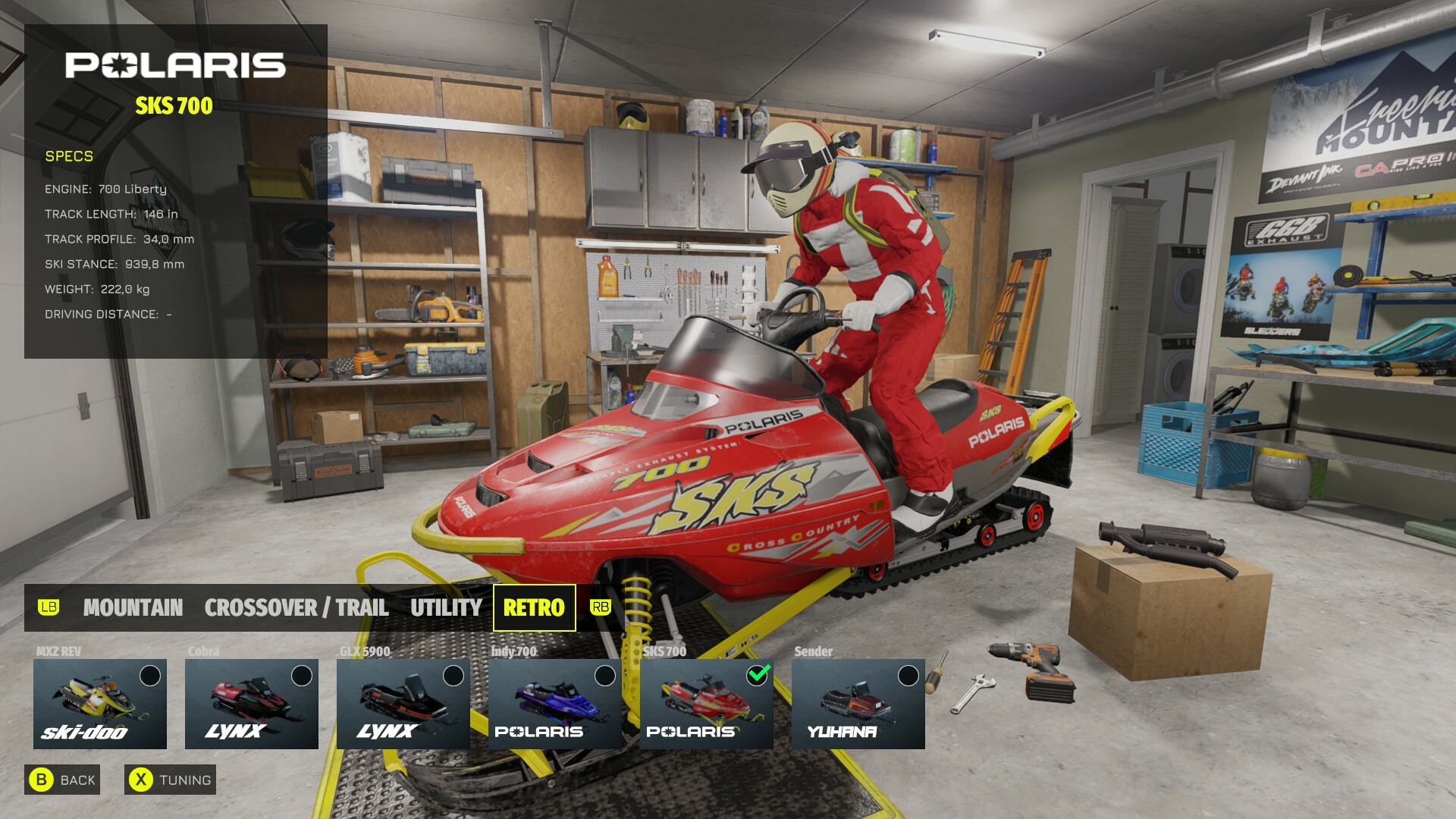Choose the Lynx GLX 5900 sled
The height and width of the screenshot is (819, 1456).
[403, 704]
